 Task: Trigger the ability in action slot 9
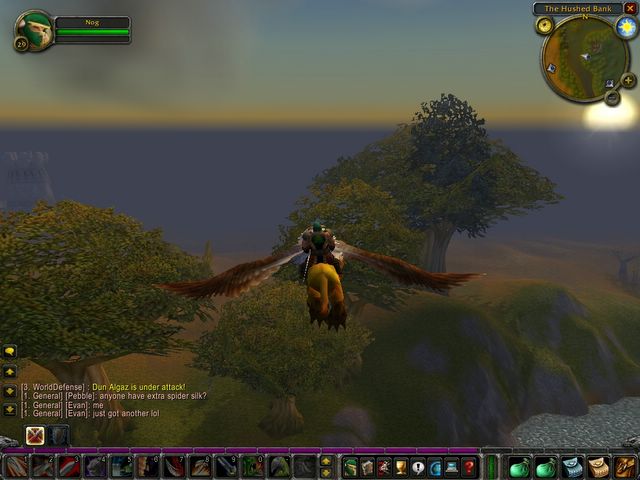[x=226, y=466]
